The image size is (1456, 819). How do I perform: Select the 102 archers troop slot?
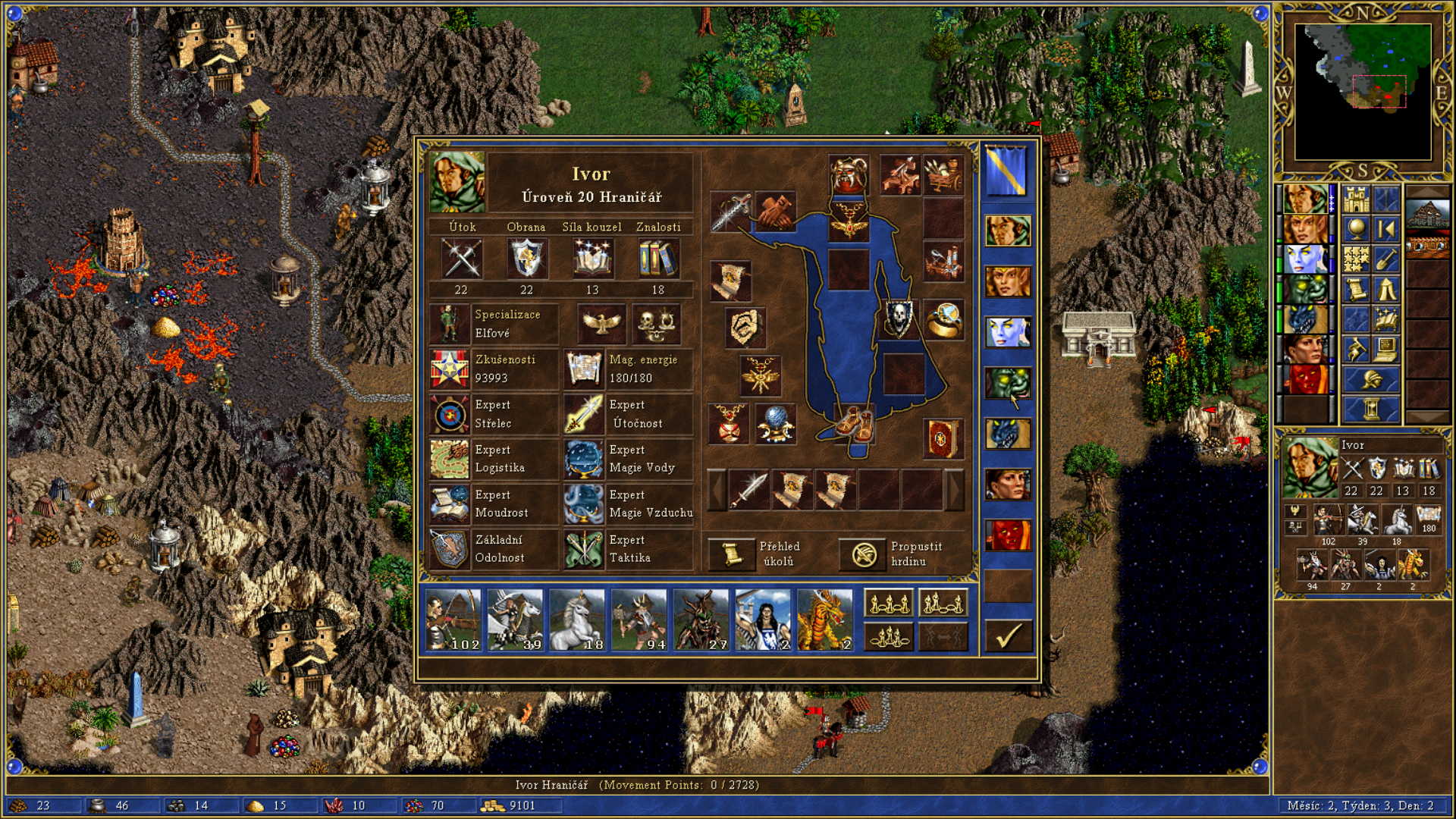[453, 620]
